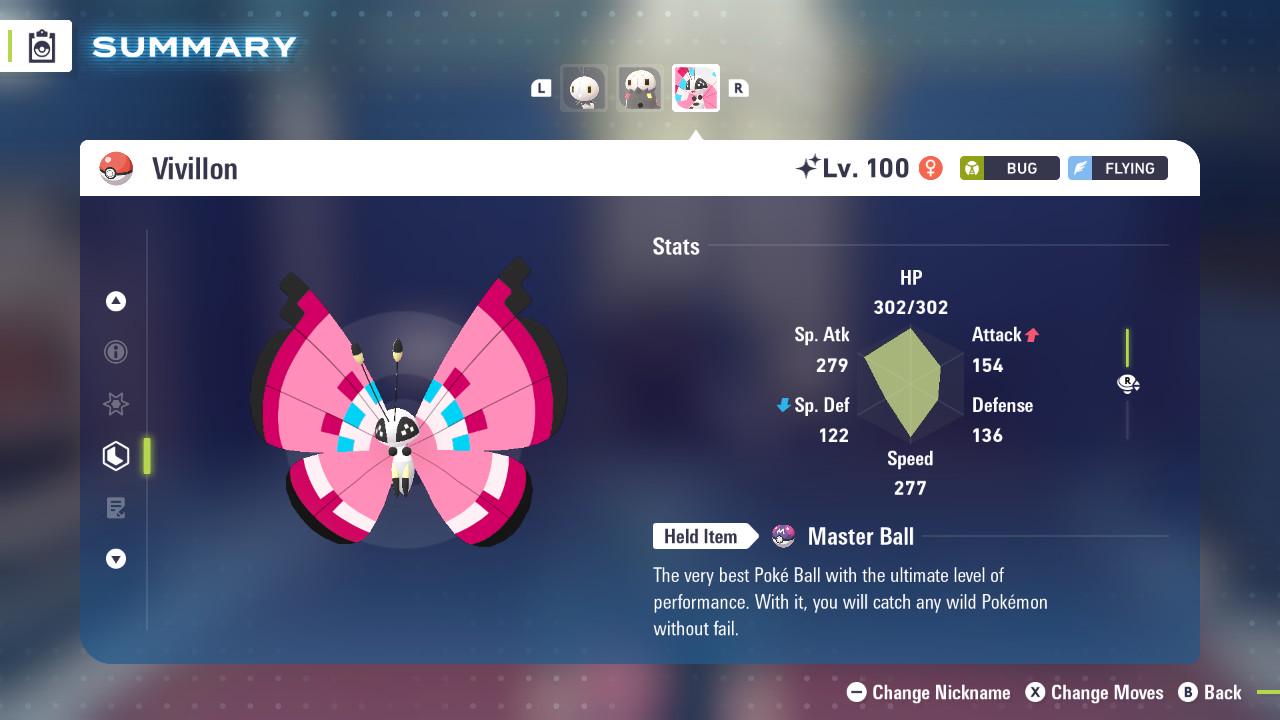Open the memo notes tab

(116, 508)
